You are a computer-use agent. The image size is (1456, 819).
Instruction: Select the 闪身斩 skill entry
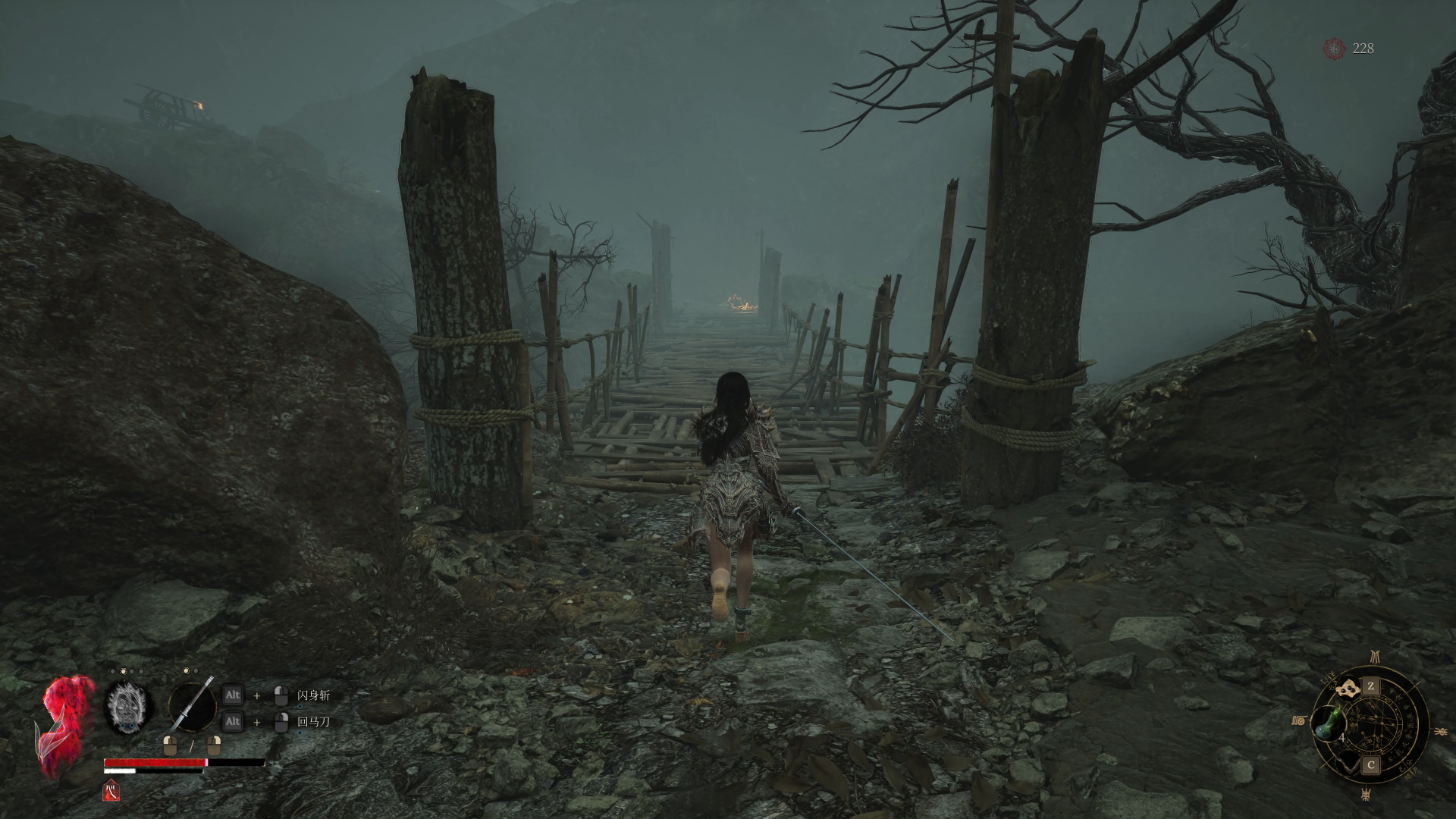pos(313,695)
